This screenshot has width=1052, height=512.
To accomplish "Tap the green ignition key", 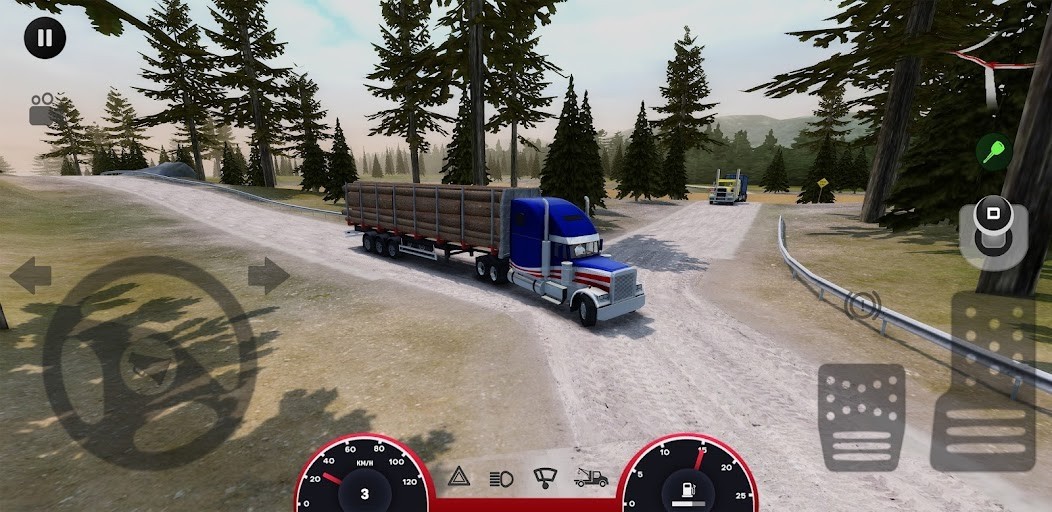I will point(993,151).
